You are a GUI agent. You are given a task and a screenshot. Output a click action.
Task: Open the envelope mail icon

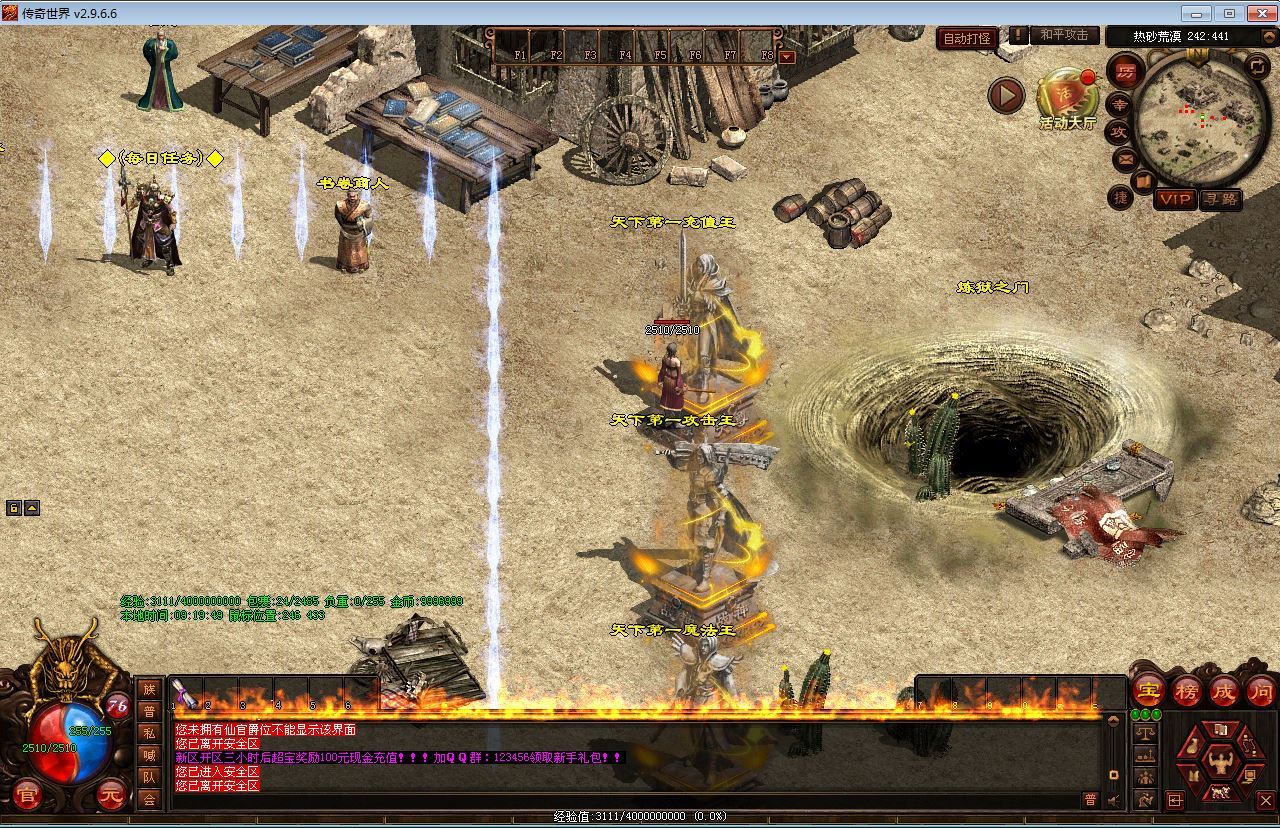(1123, 158)
